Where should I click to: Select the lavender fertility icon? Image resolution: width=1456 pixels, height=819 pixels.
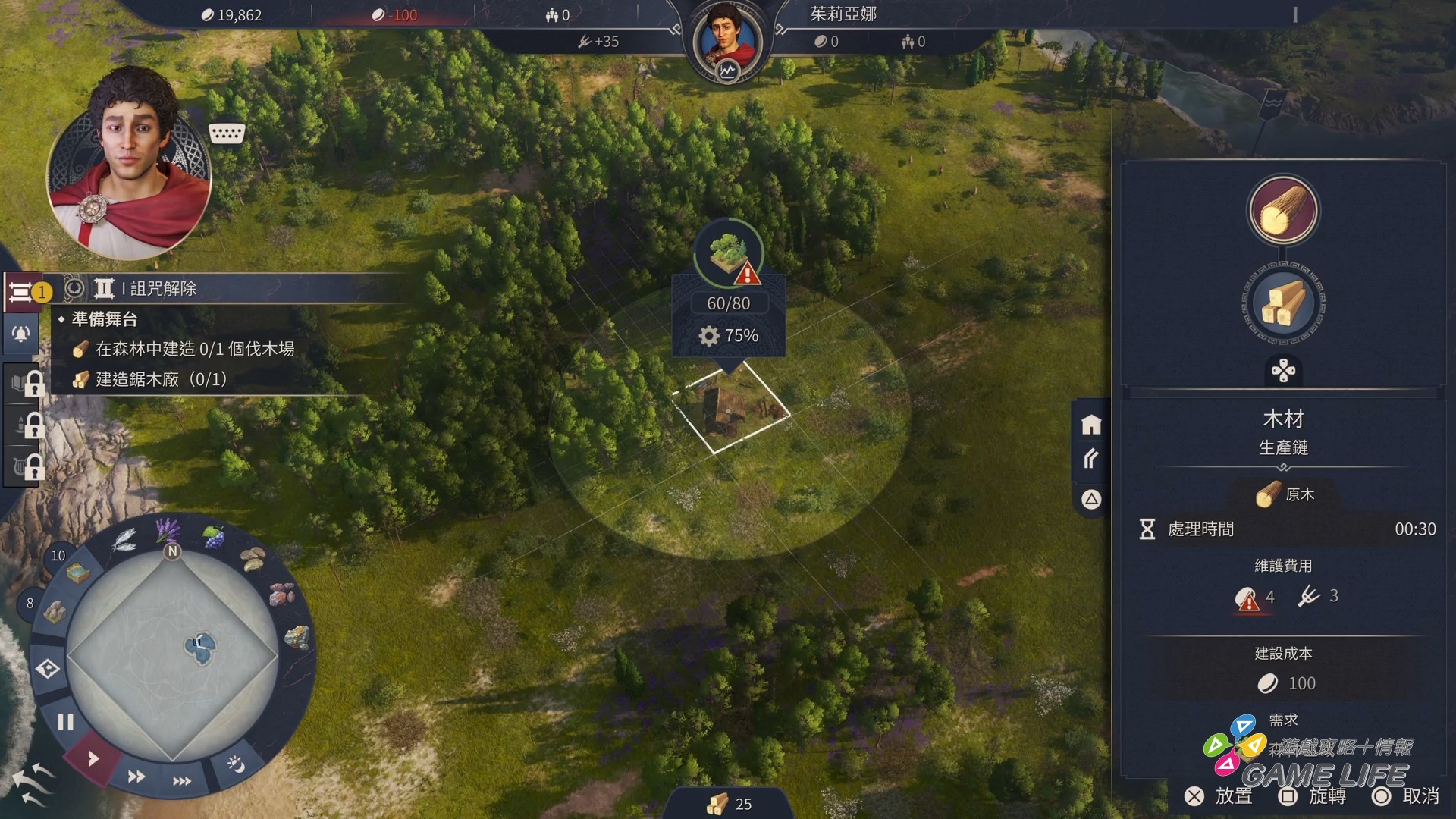click(168, 529)
